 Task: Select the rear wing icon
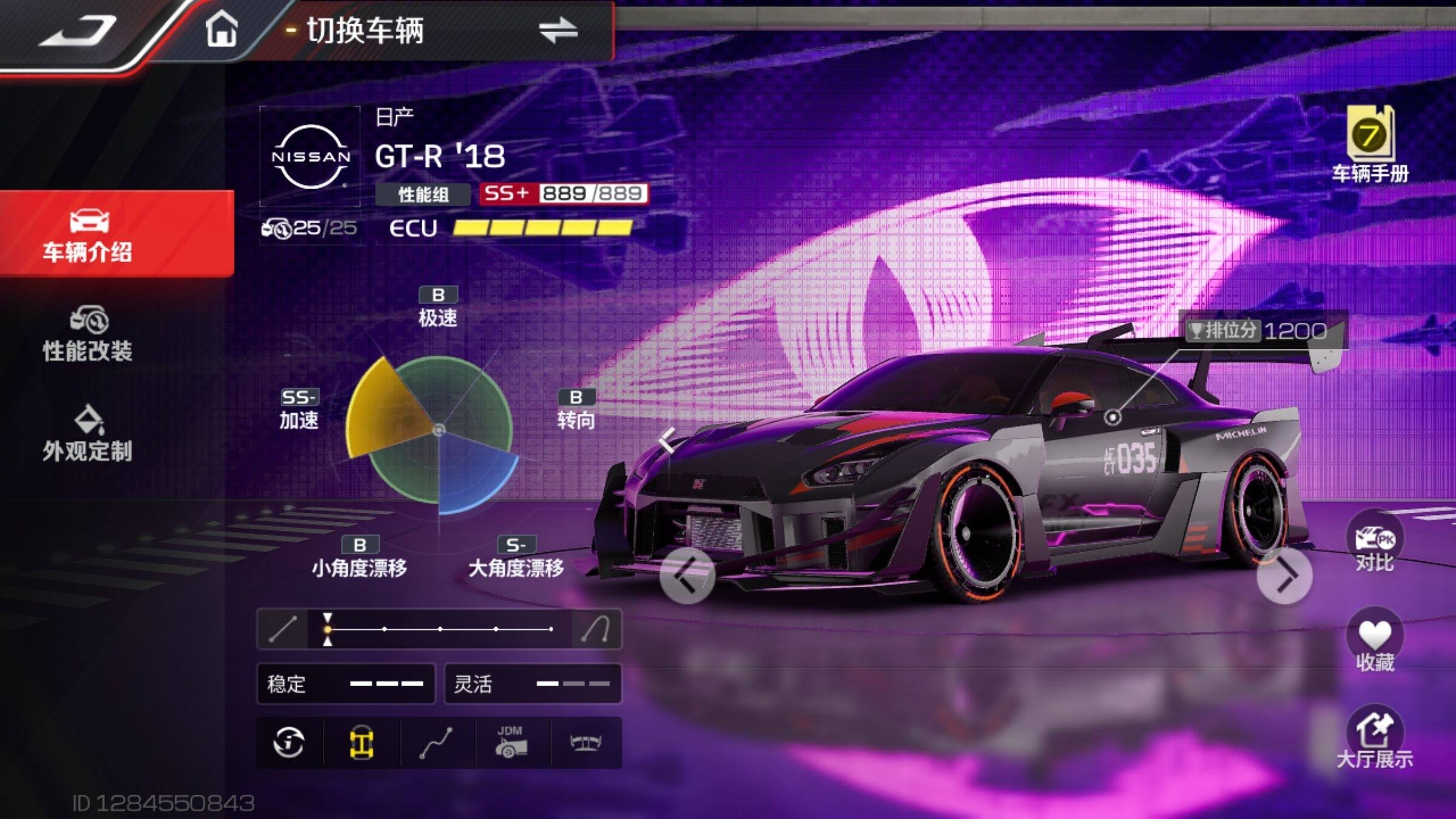pyautogui.click(x=585, y=743)
